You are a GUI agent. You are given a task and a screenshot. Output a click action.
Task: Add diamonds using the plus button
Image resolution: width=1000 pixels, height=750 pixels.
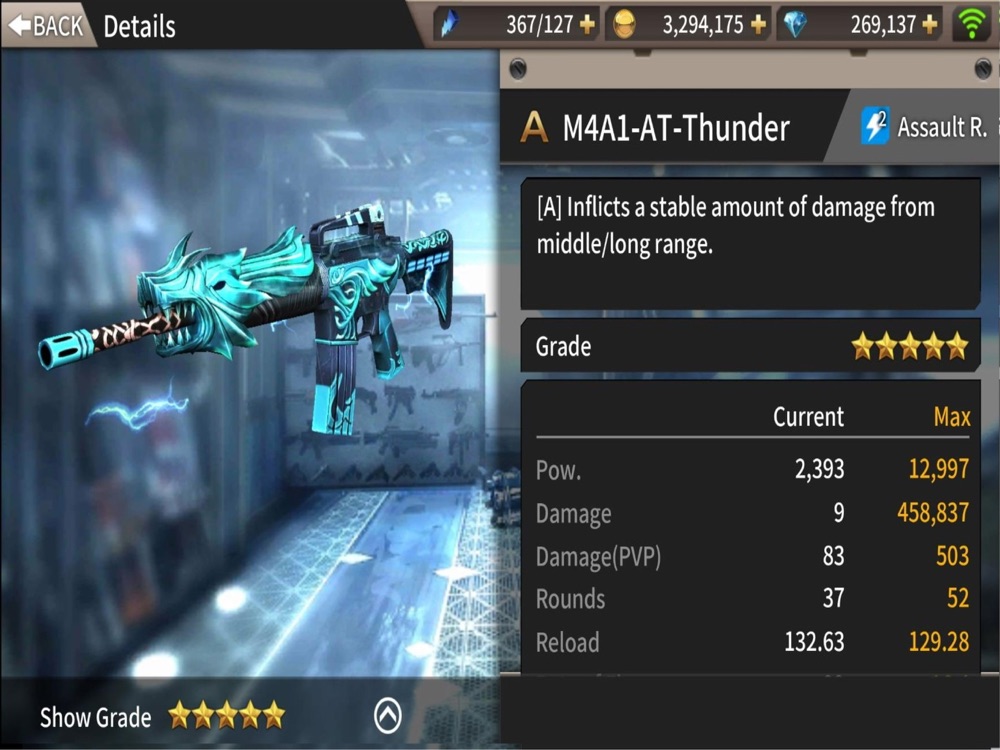tap(931, 25)
